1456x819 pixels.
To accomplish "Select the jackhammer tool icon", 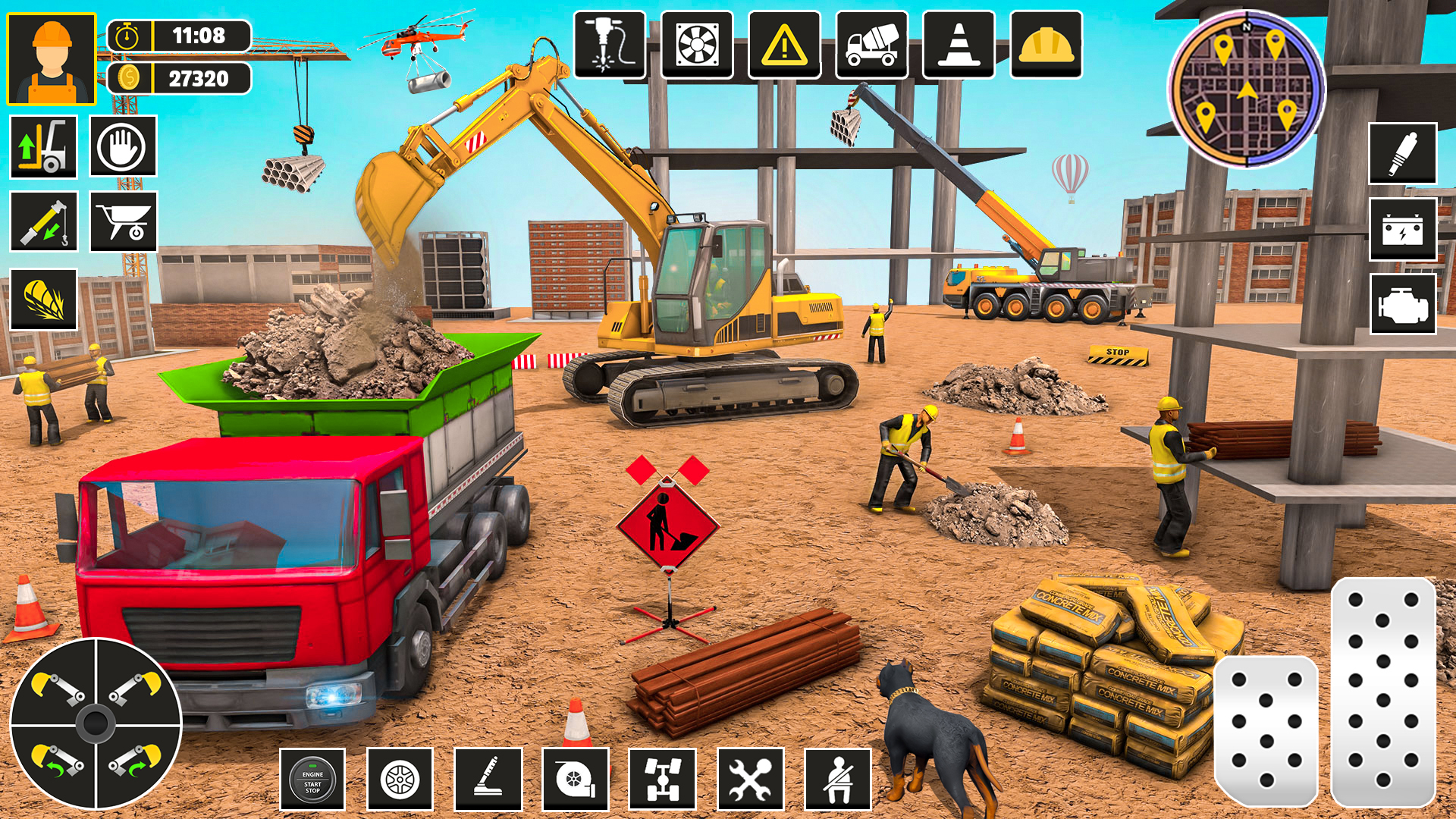I will click(610, 45).
